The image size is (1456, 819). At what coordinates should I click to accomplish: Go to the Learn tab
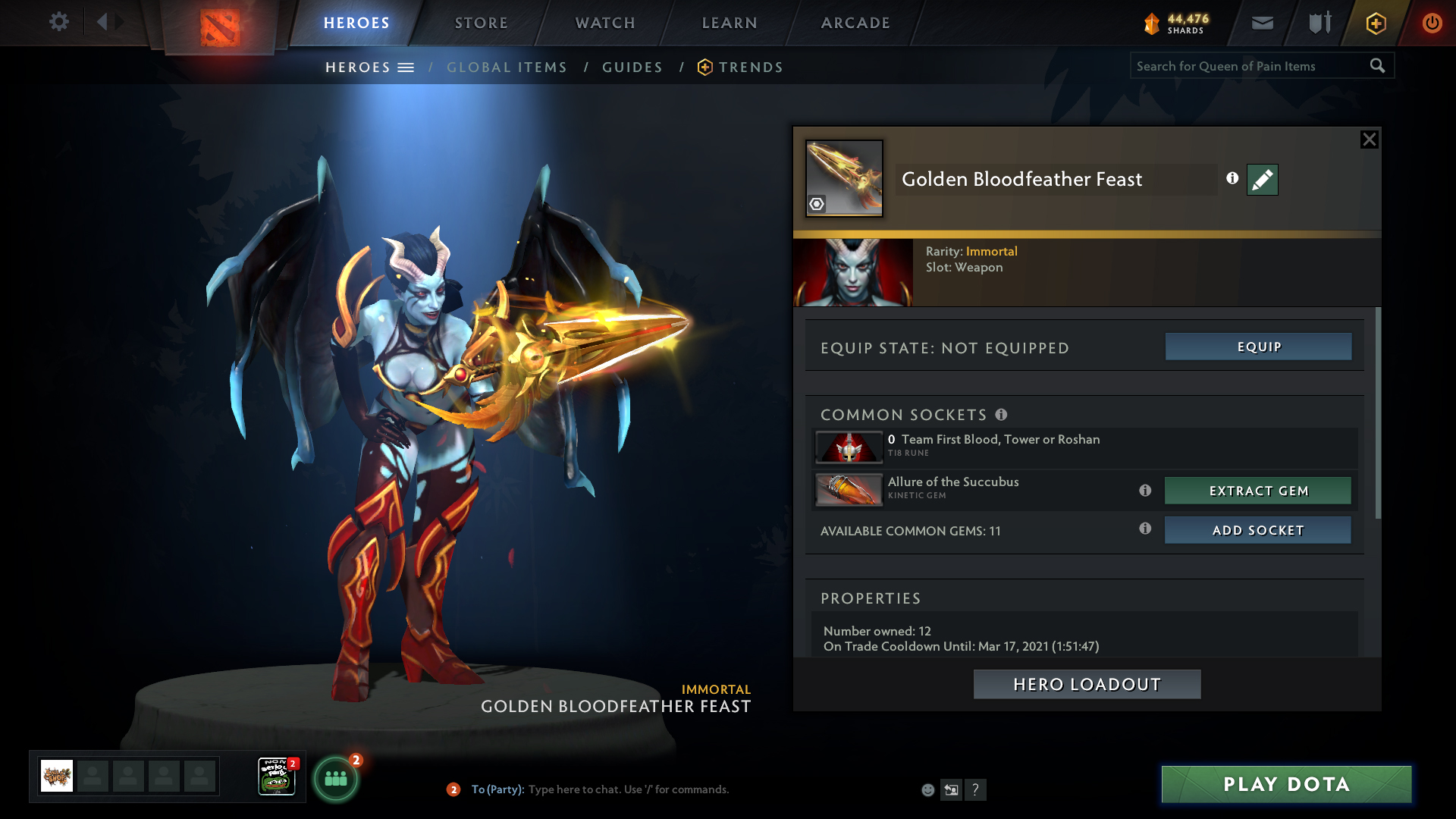(730, 23)
